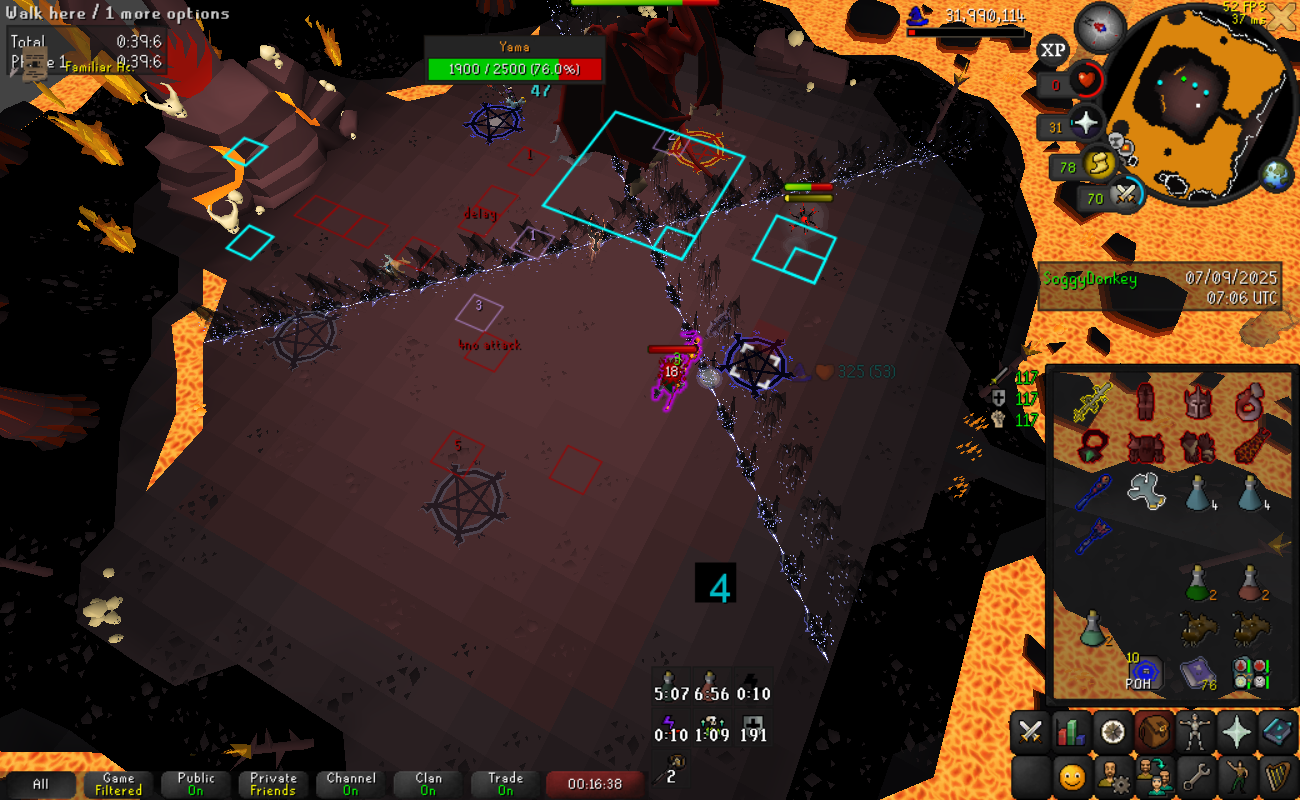Open the Game chat filter tab

[118, 784]
